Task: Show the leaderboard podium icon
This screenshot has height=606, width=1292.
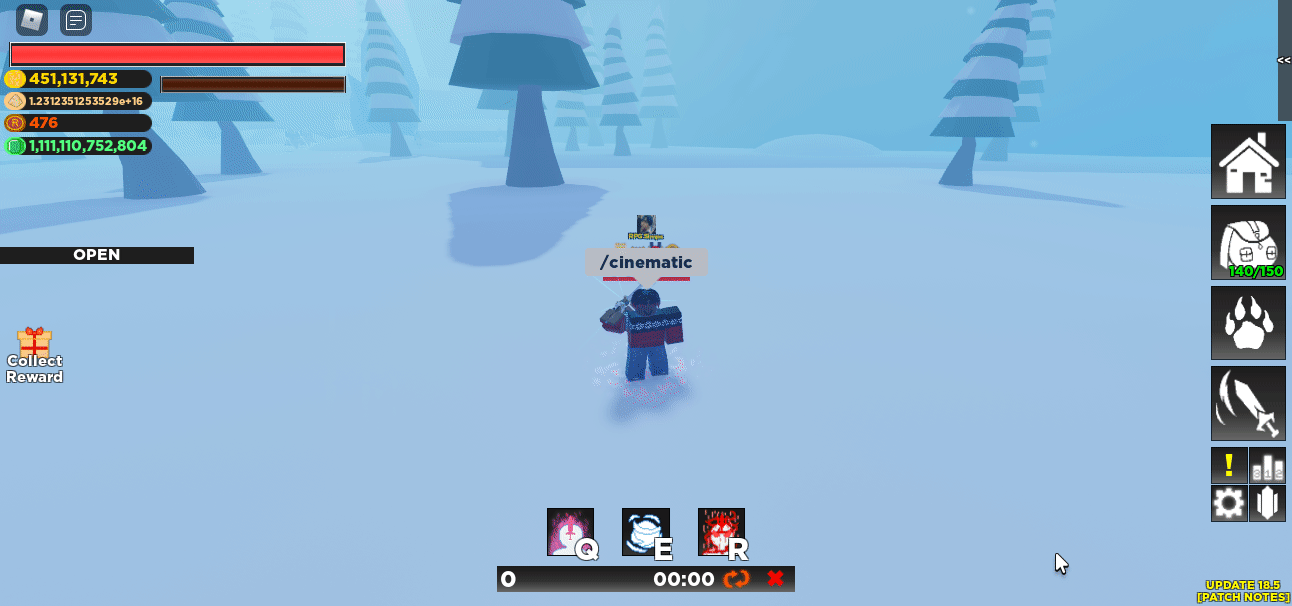Action: [x=1267, y=465]
